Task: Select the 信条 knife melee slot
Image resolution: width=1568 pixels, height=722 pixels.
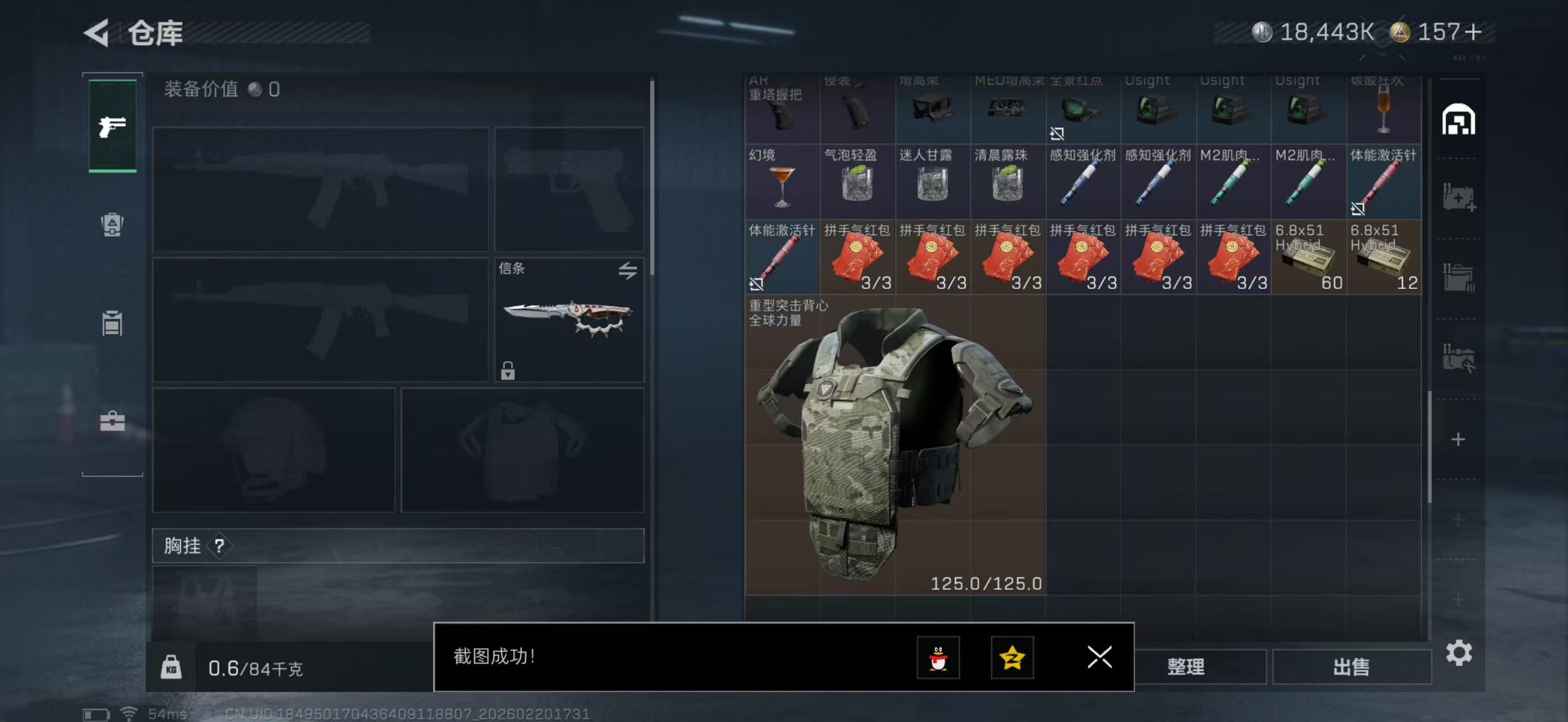Action: coord(568,320)
